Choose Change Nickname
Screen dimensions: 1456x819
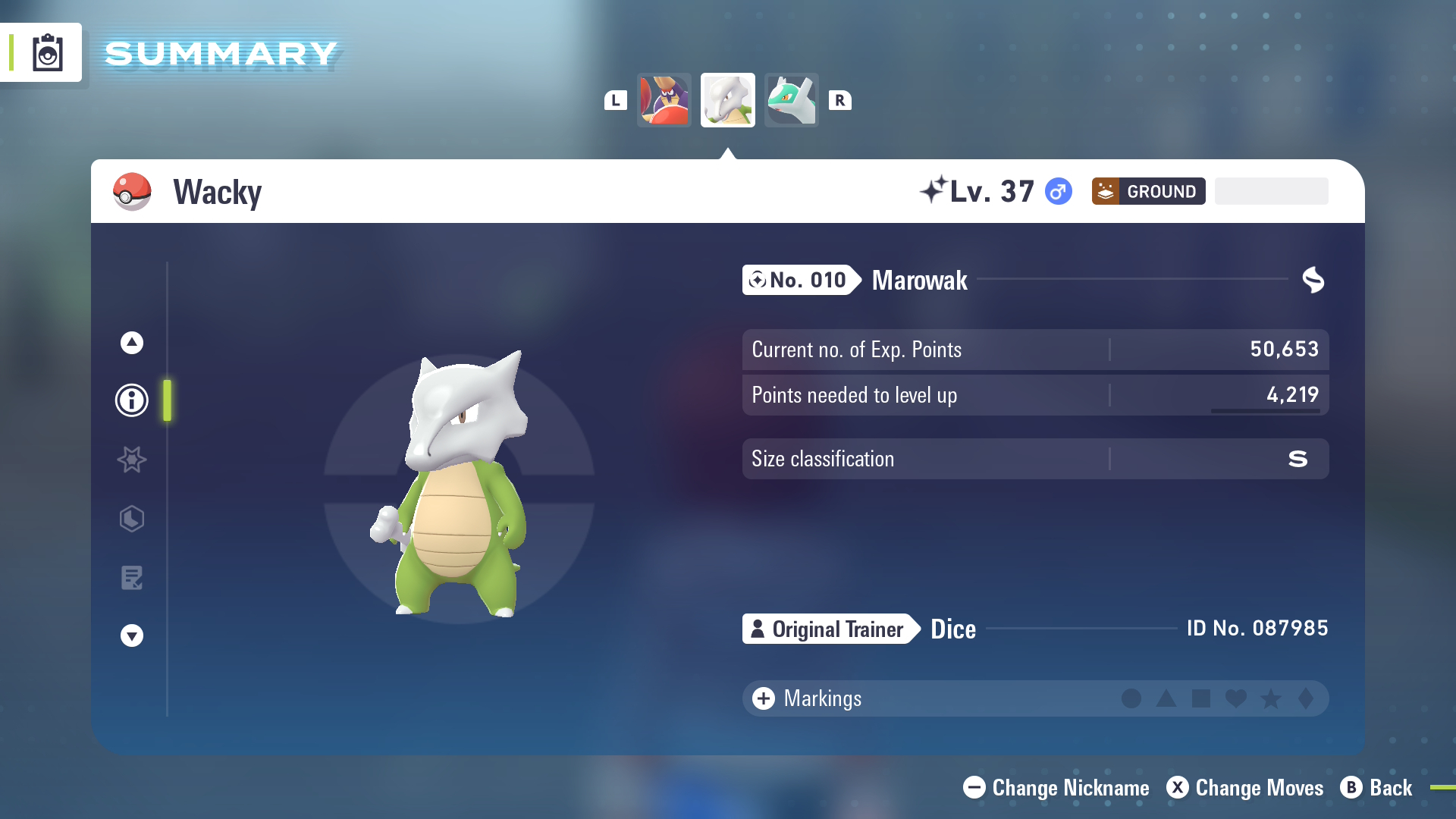click(1056, 788)
